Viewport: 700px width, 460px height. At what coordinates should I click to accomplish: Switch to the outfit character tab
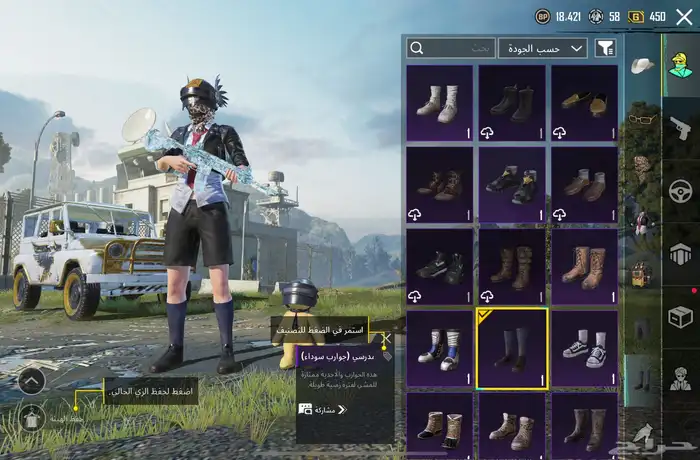point(681,66)
